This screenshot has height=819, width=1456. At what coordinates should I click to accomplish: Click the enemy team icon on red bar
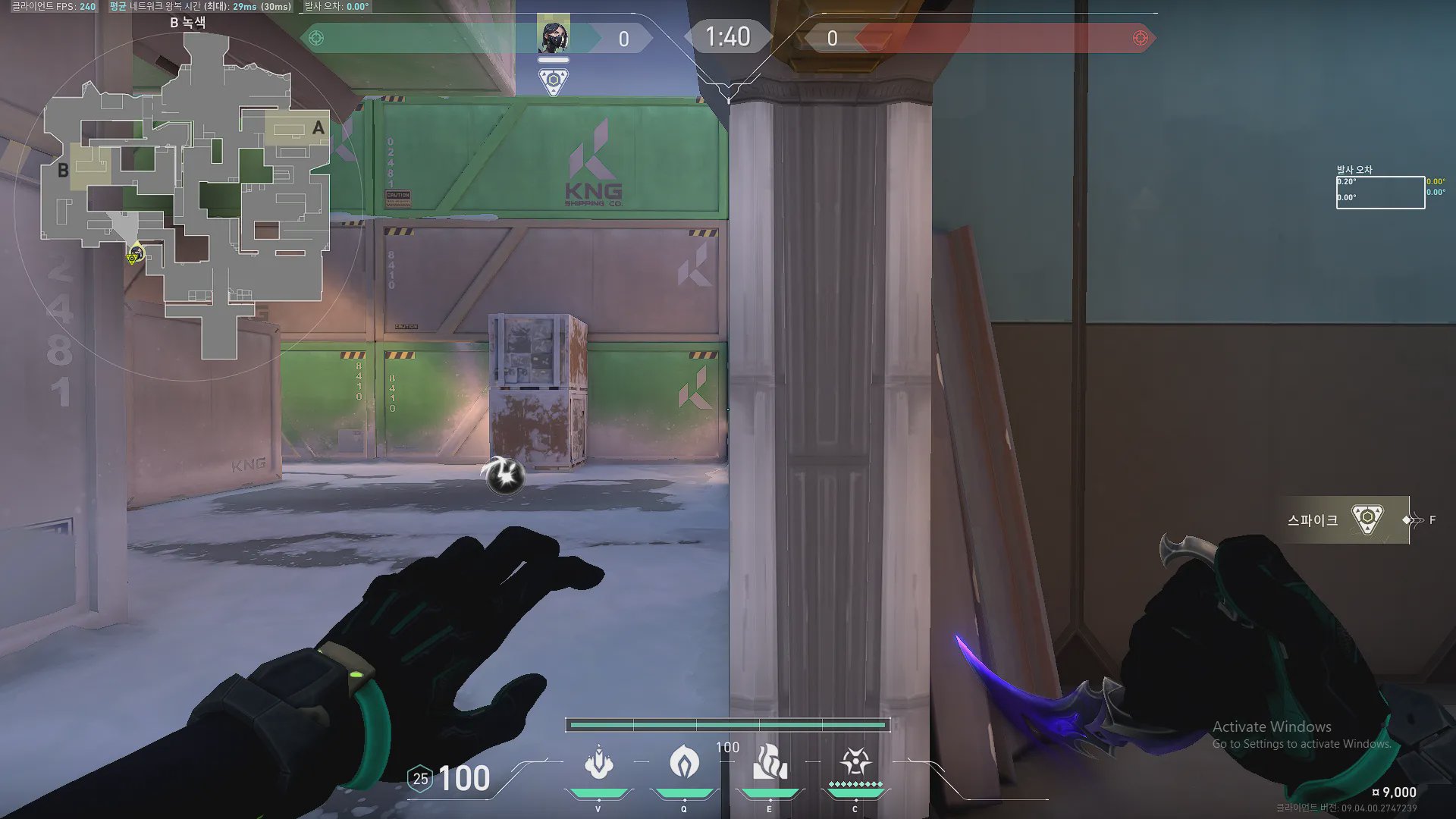coord(1140,38)
